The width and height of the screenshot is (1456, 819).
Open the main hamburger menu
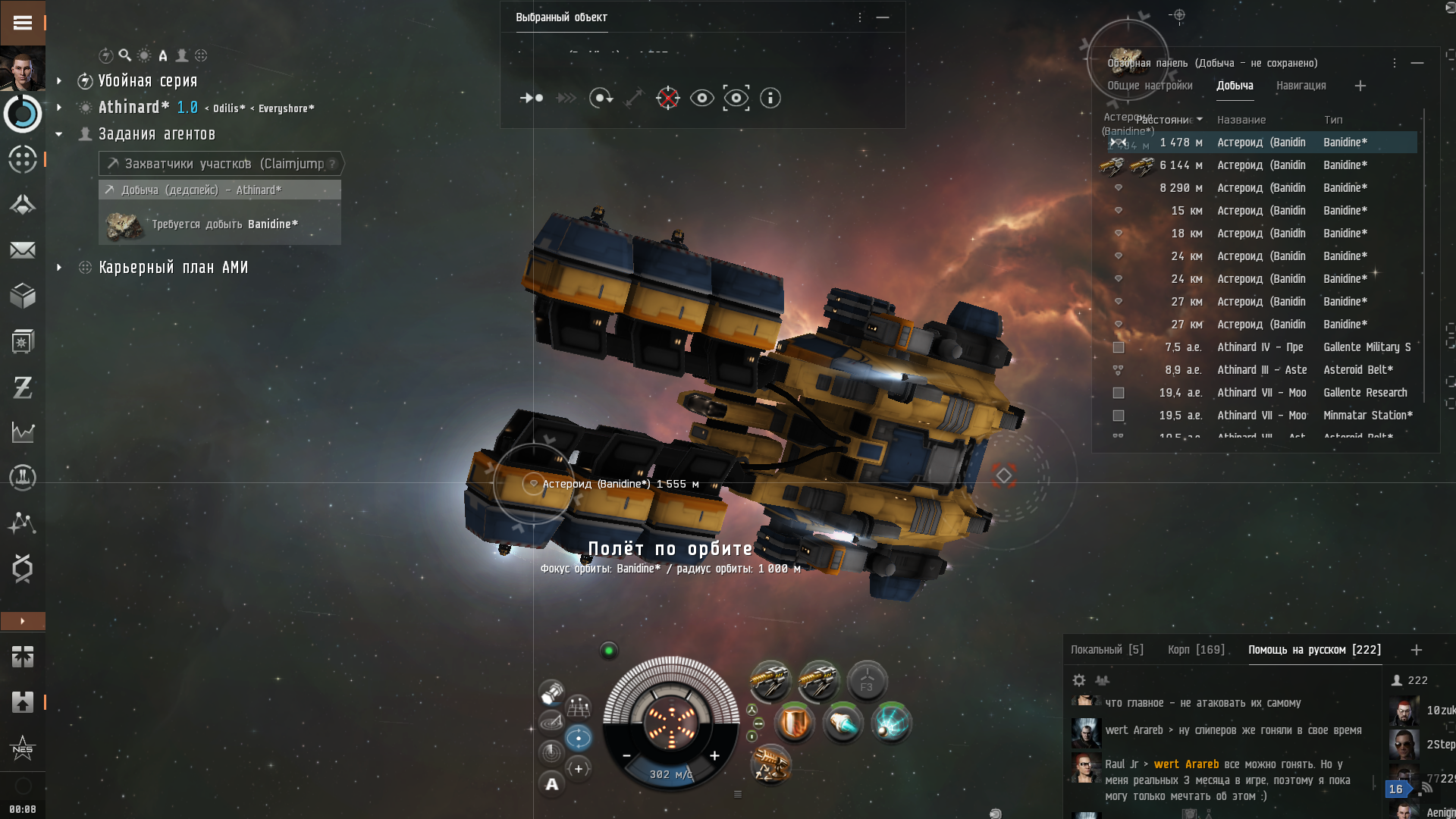23,23
